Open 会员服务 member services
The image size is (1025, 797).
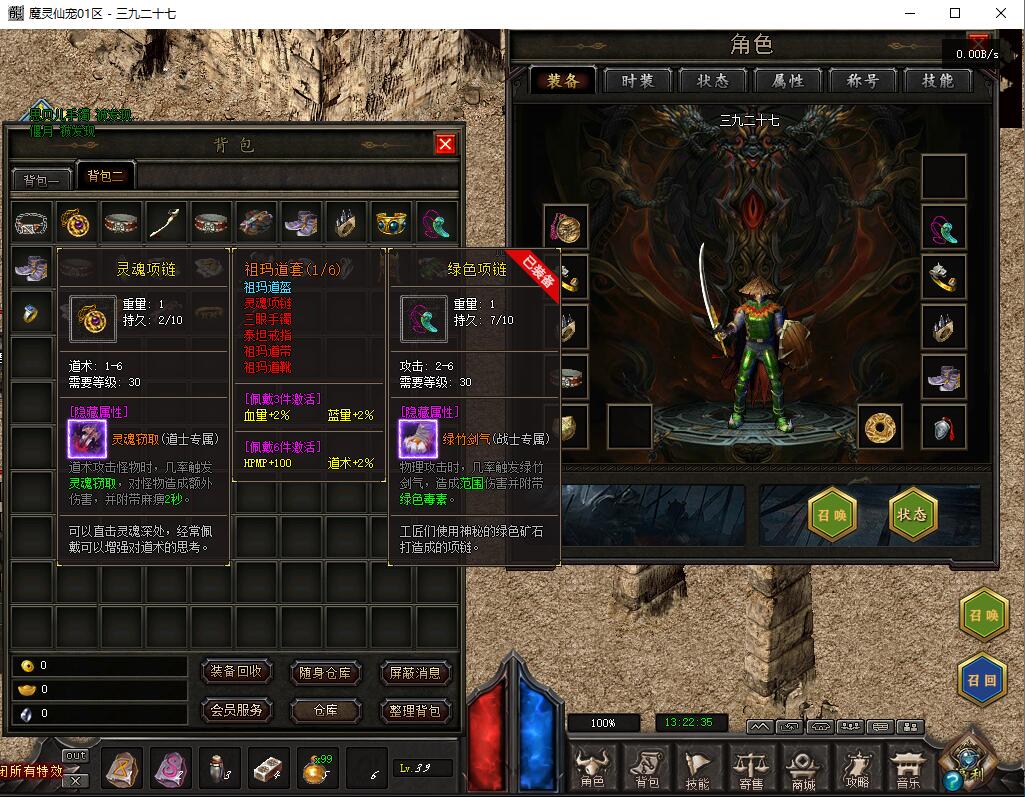pos(237,710)
